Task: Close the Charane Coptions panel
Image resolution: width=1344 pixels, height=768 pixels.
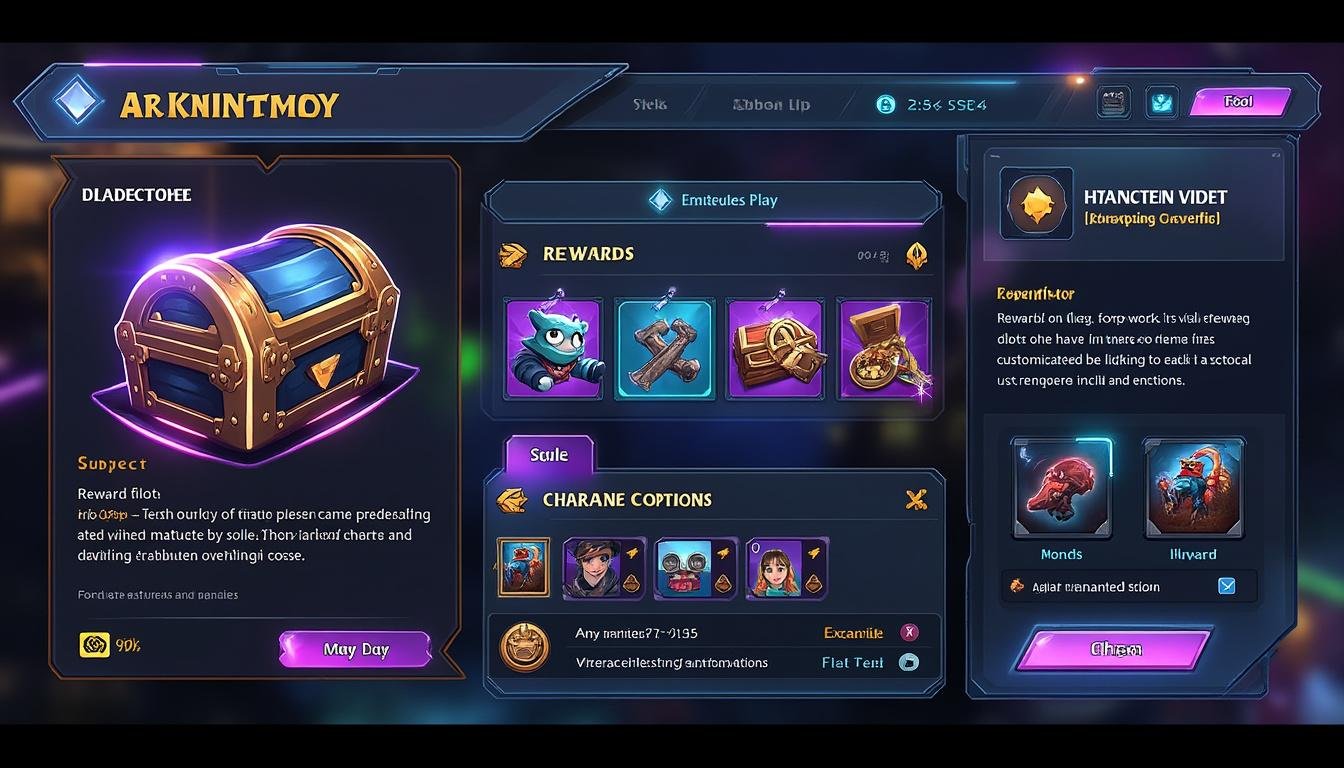Action: click(916, 499)
